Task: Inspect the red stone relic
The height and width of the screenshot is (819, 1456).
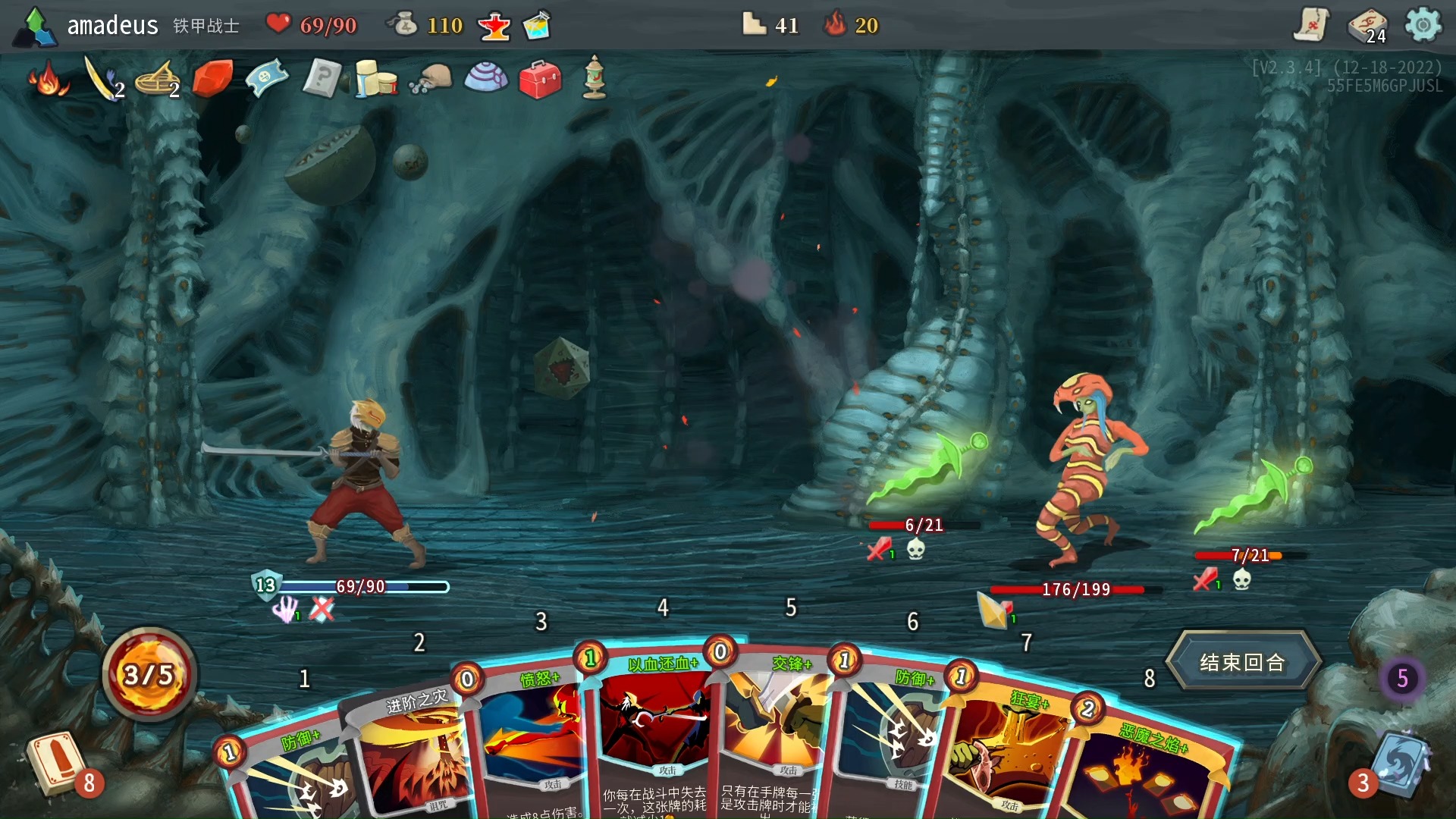Action: point(212,79)
